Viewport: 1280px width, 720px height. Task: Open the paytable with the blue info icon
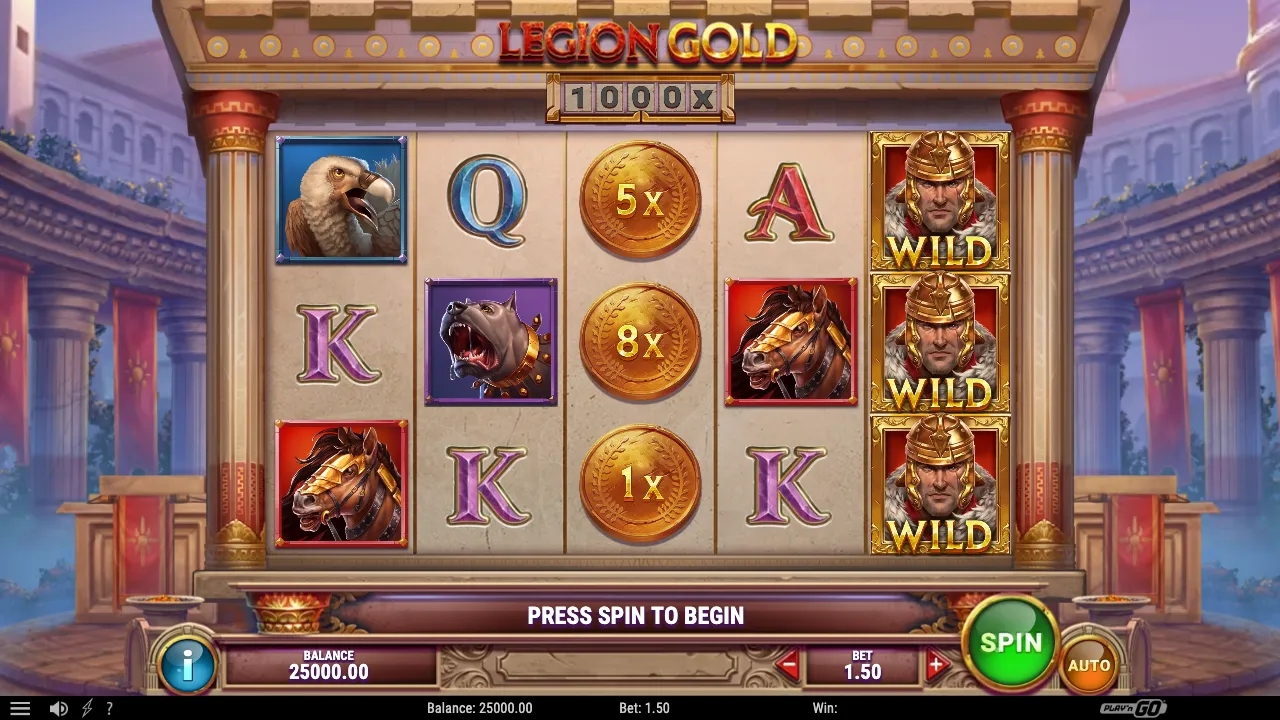click(x=186, y=663)
